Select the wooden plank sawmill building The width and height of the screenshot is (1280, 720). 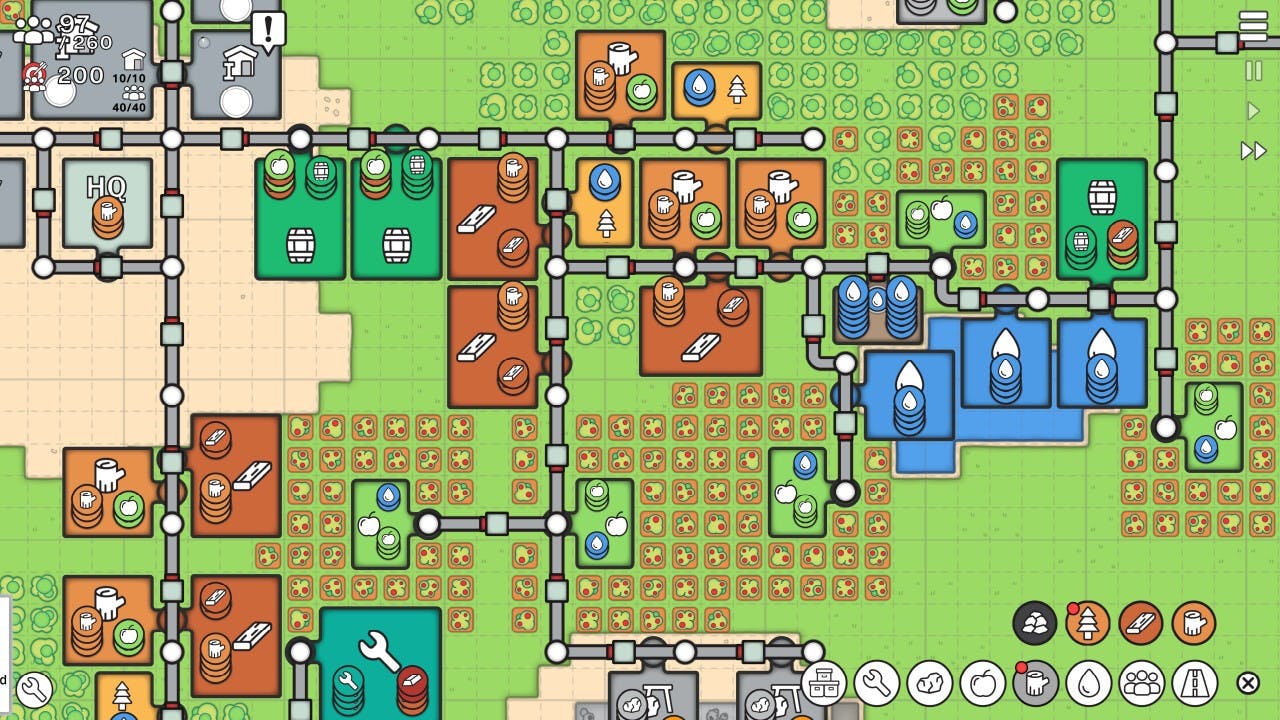tap(1141, 624)
